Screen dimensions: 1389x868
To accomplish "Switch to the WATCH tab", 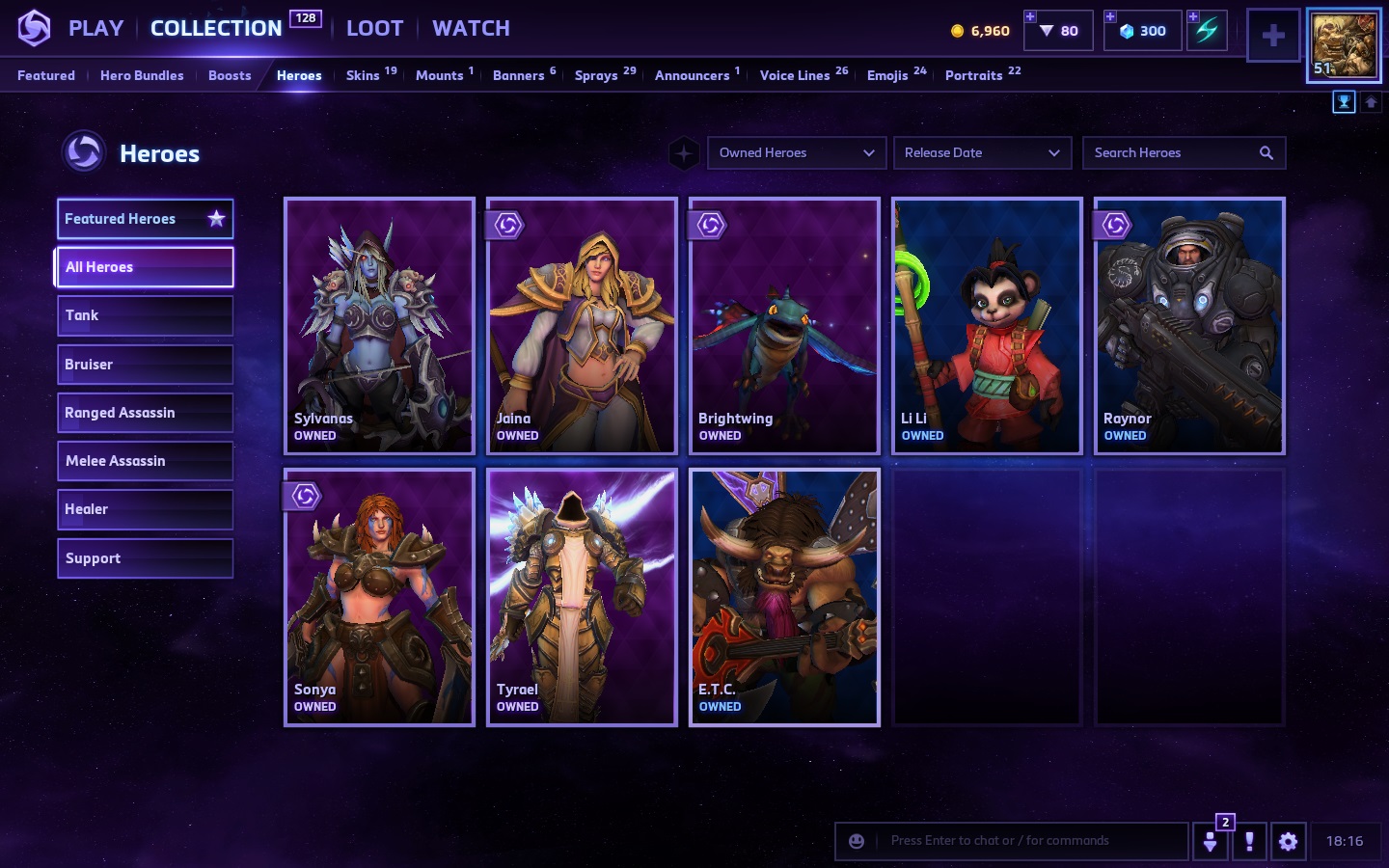I will click(471, 29).
